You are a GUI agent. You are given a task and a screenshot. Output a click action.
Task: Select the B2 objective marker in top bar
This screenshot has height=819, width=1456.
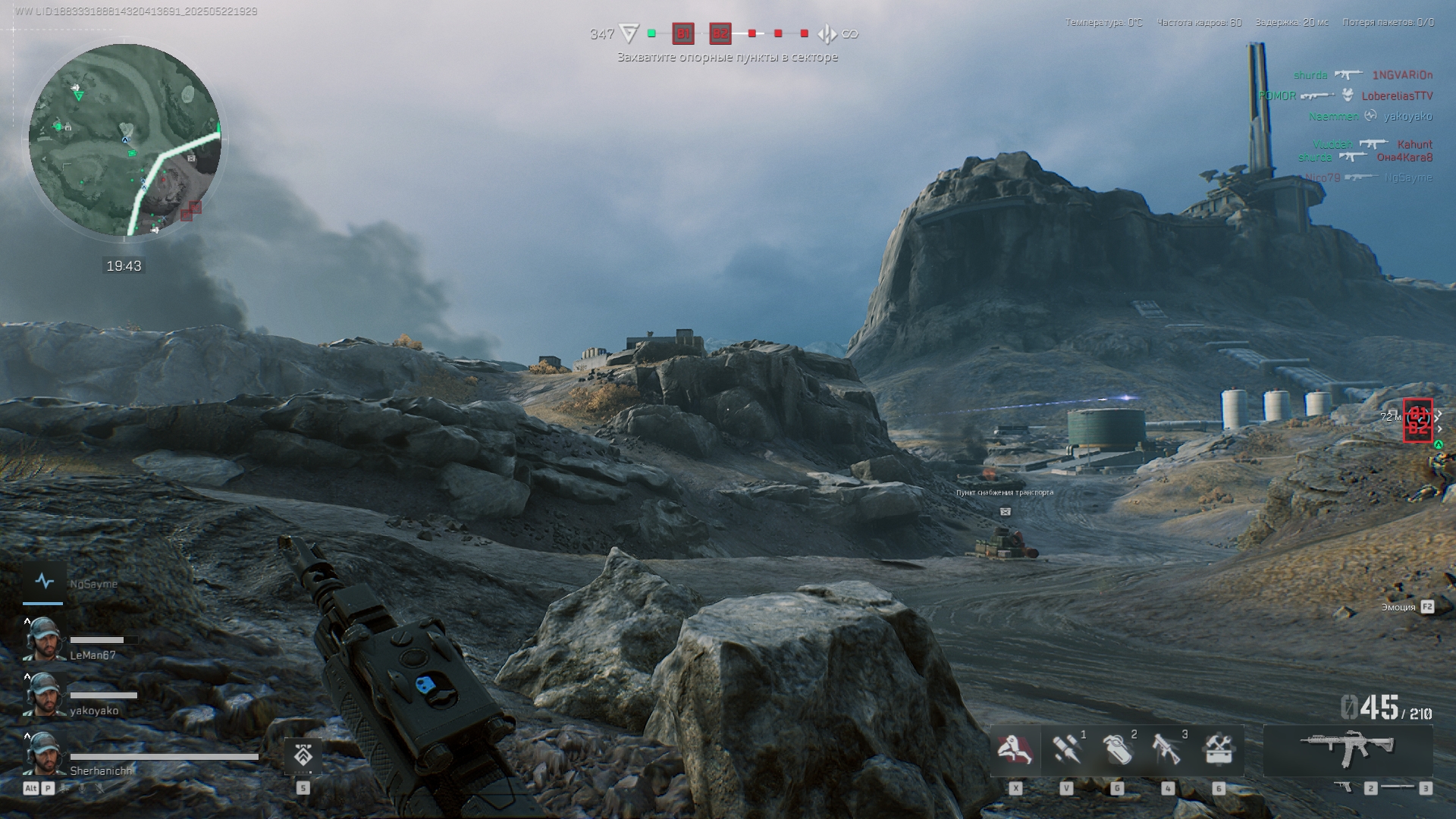720,33
